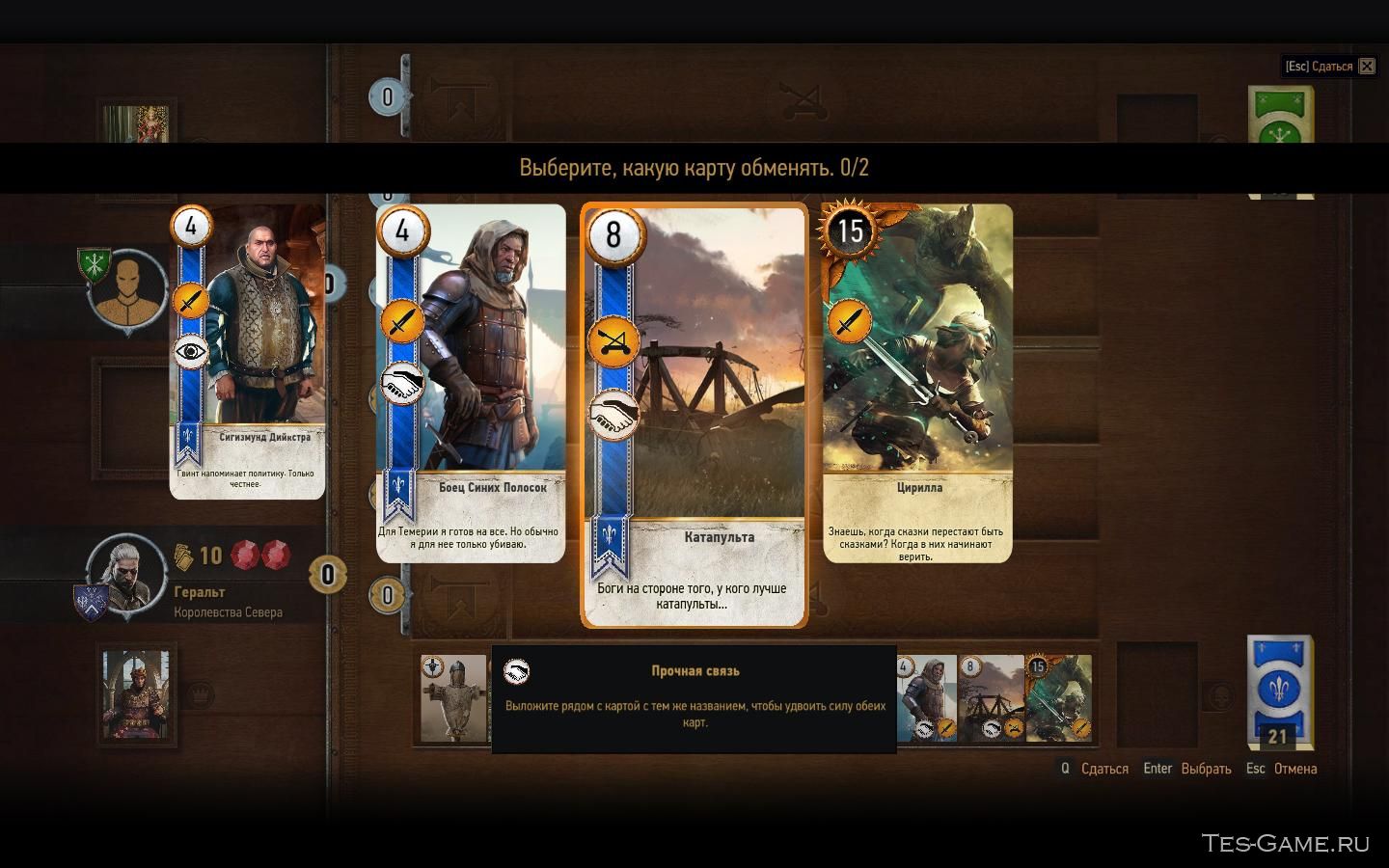The height and width of the screenshot is (868, 1389).
Task: Click the opponent's avatar portrait
Action: tap(127, 286)
